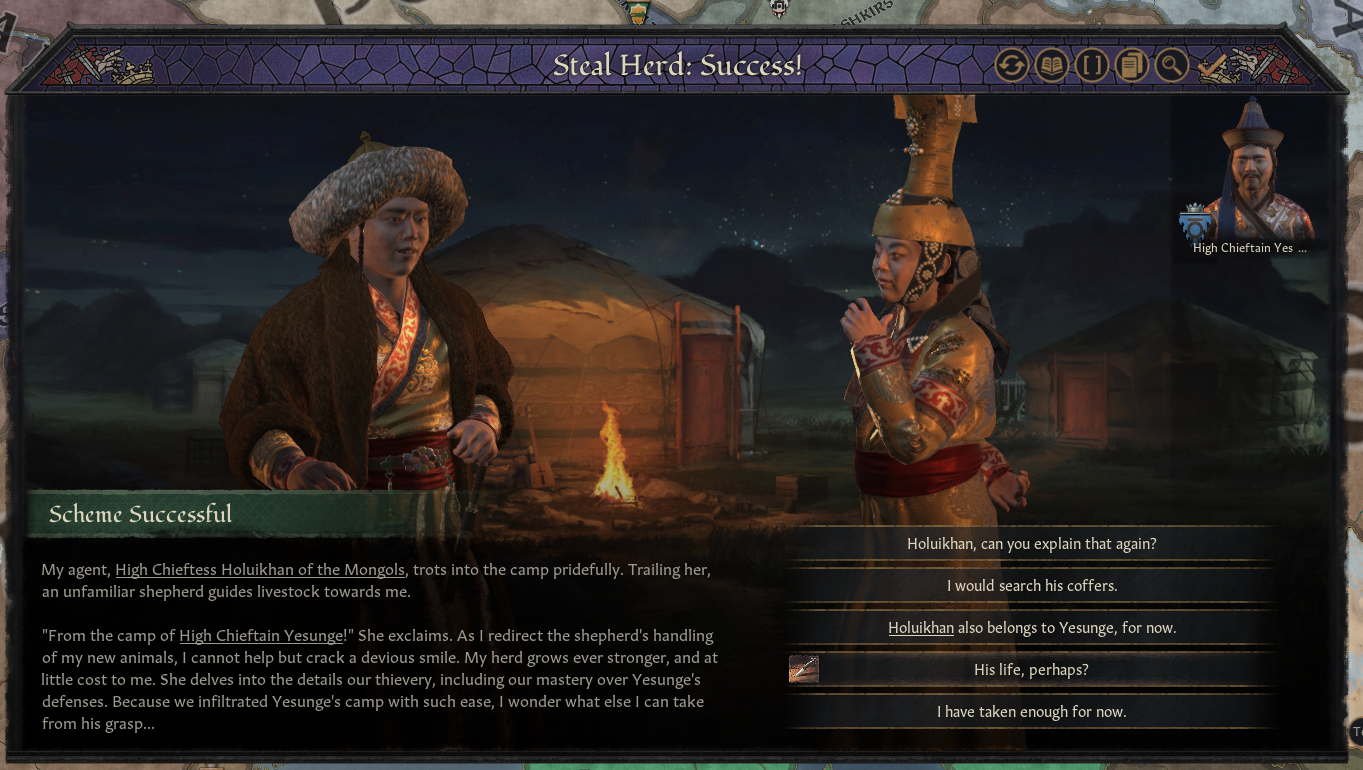The width and height of the screenshot is (1363, 770).
Task: Activate the magnifying glass icon
Action: [1171, 67]
